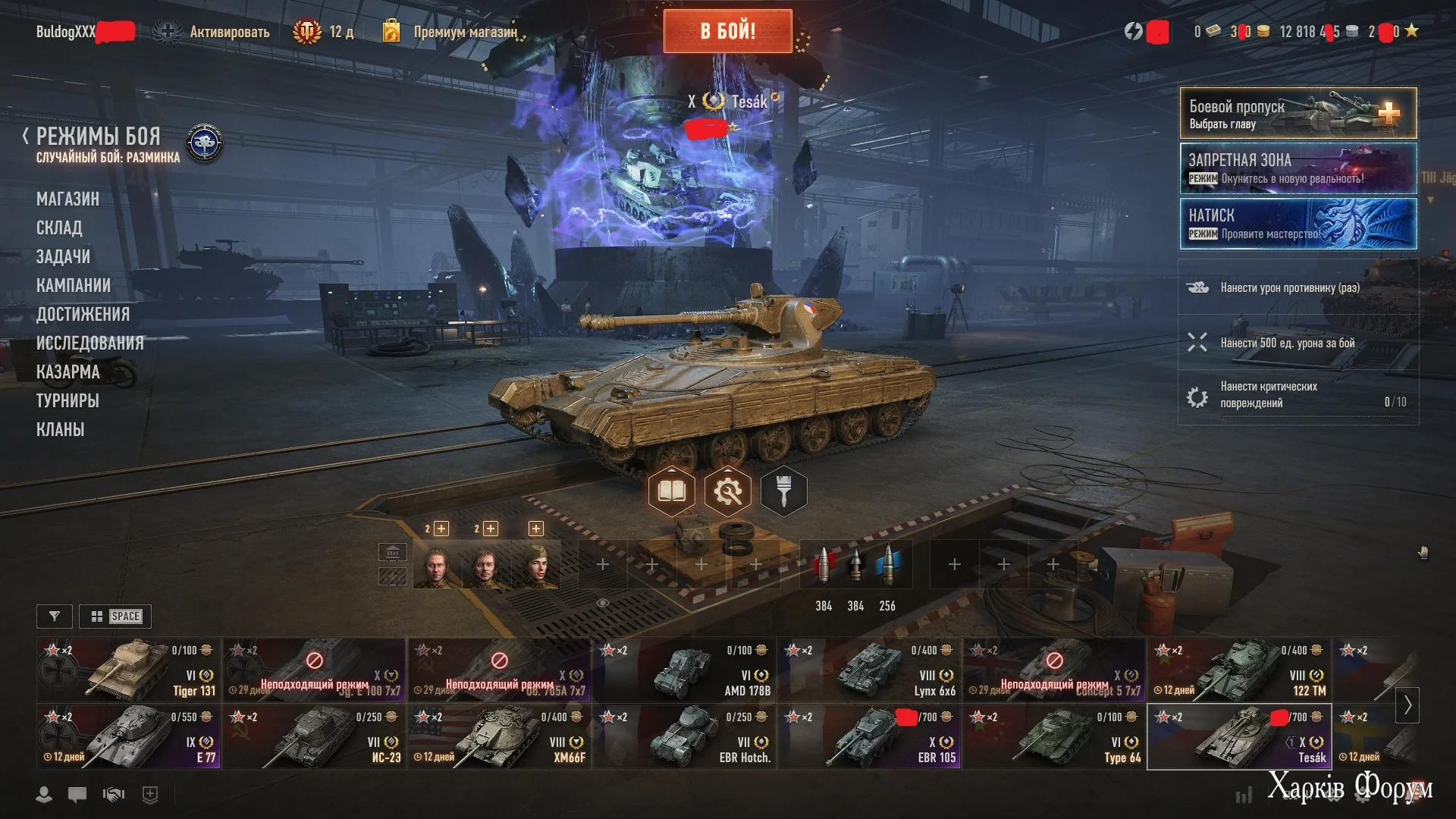Open the Магазин menu entry

click(x=67, y=199)
